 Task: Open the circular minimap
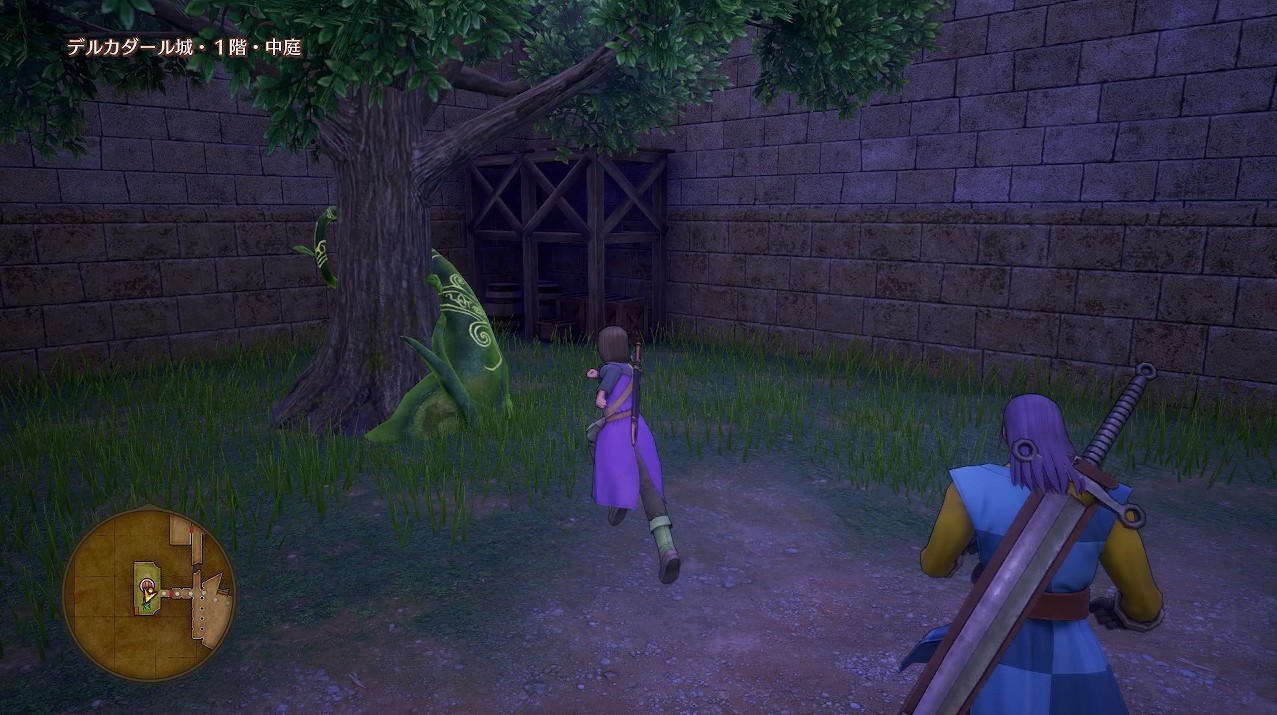tap(148, 593)
